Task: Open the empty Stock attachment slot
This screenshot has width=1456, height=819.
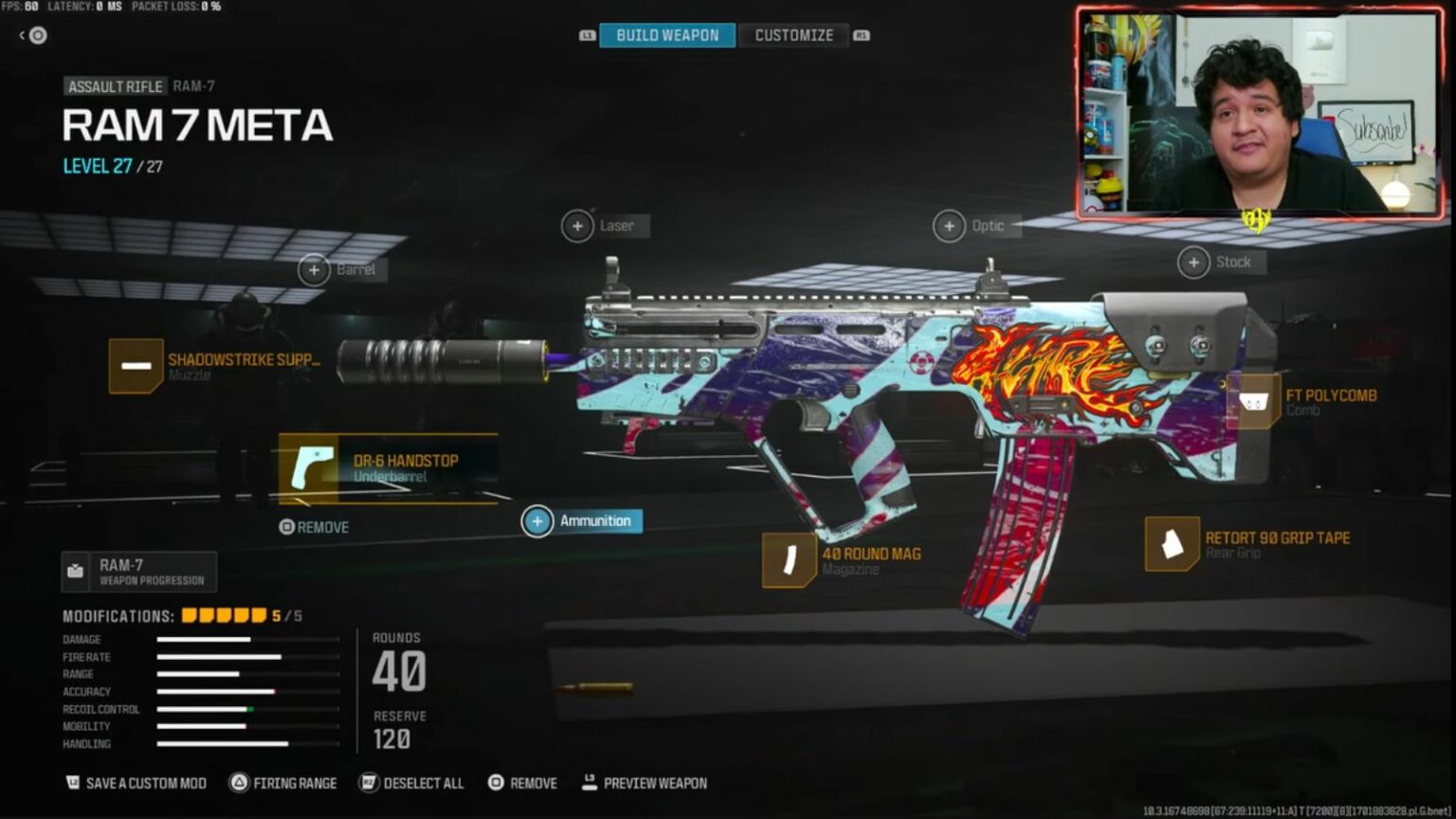Action: [x=1194, y=263]
